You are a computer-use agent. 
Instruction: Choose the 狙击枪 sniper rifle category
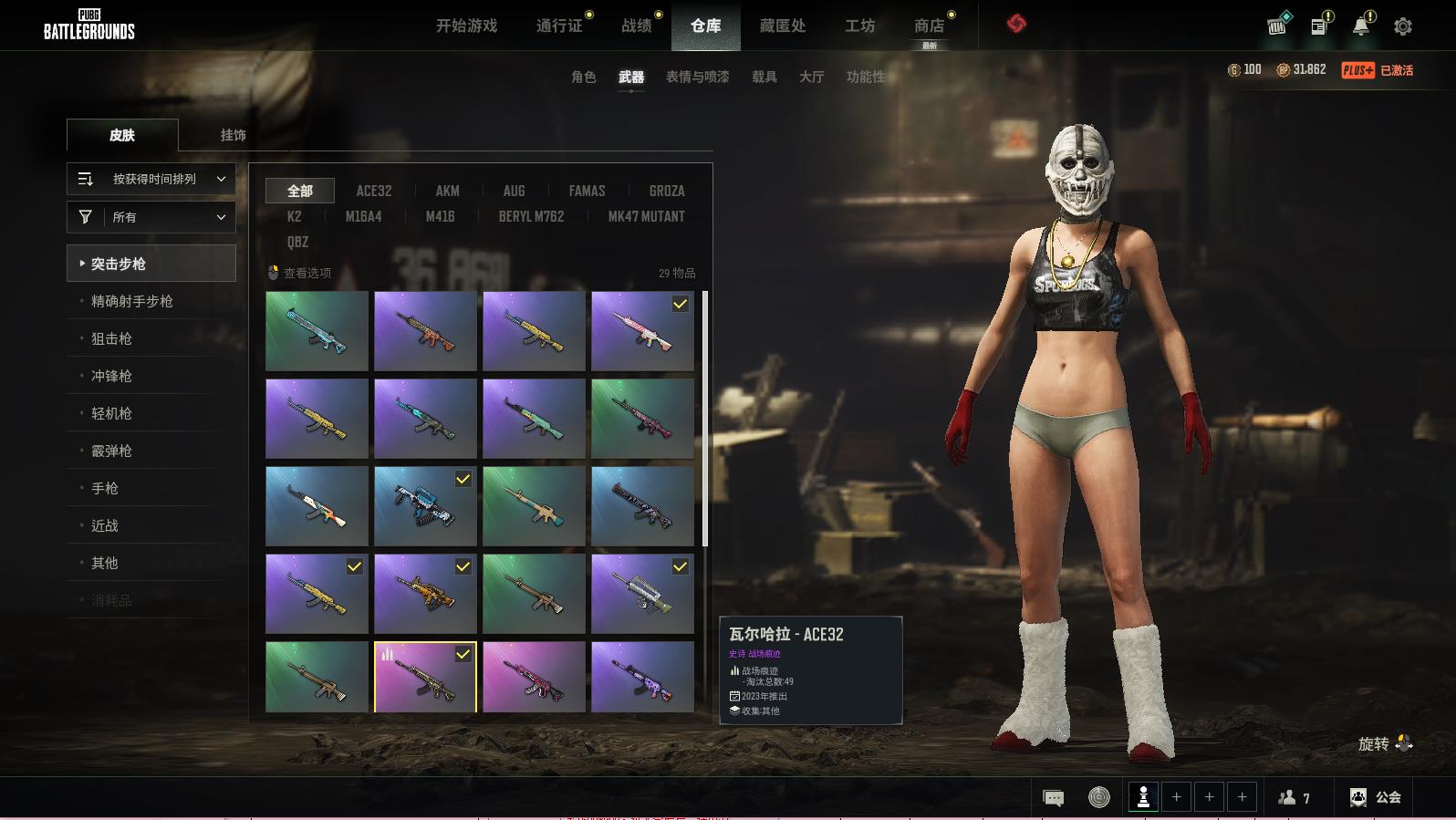111,338
